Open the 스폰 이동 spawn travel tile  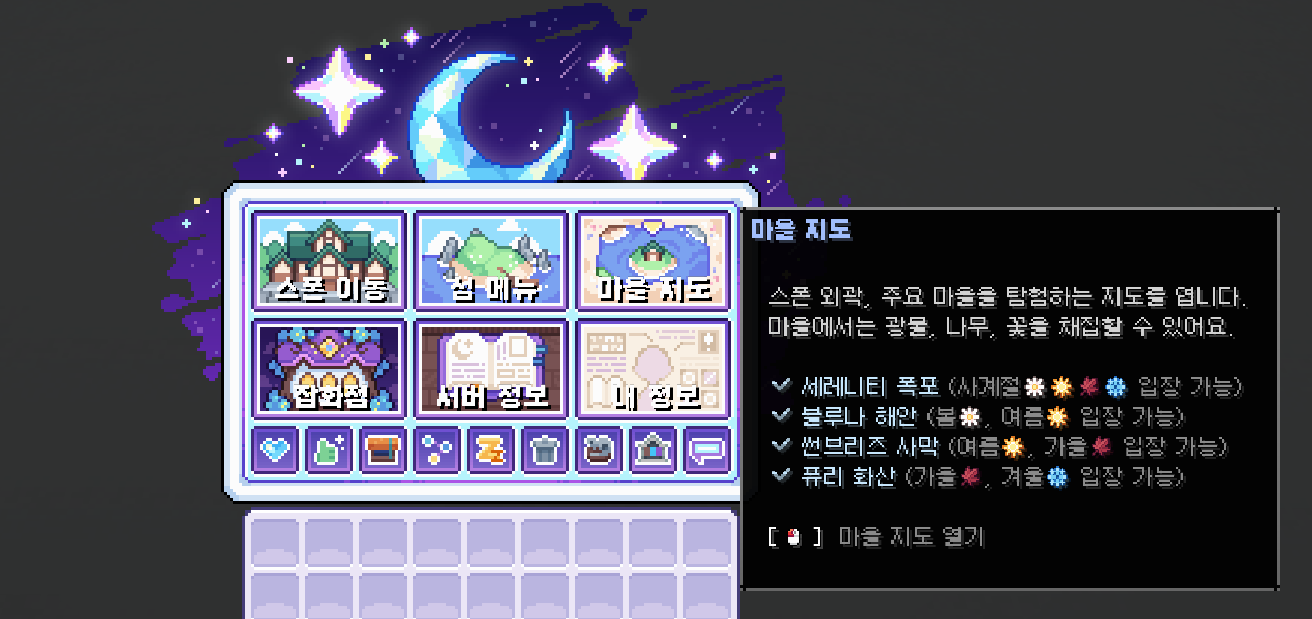tap(329, 260)
